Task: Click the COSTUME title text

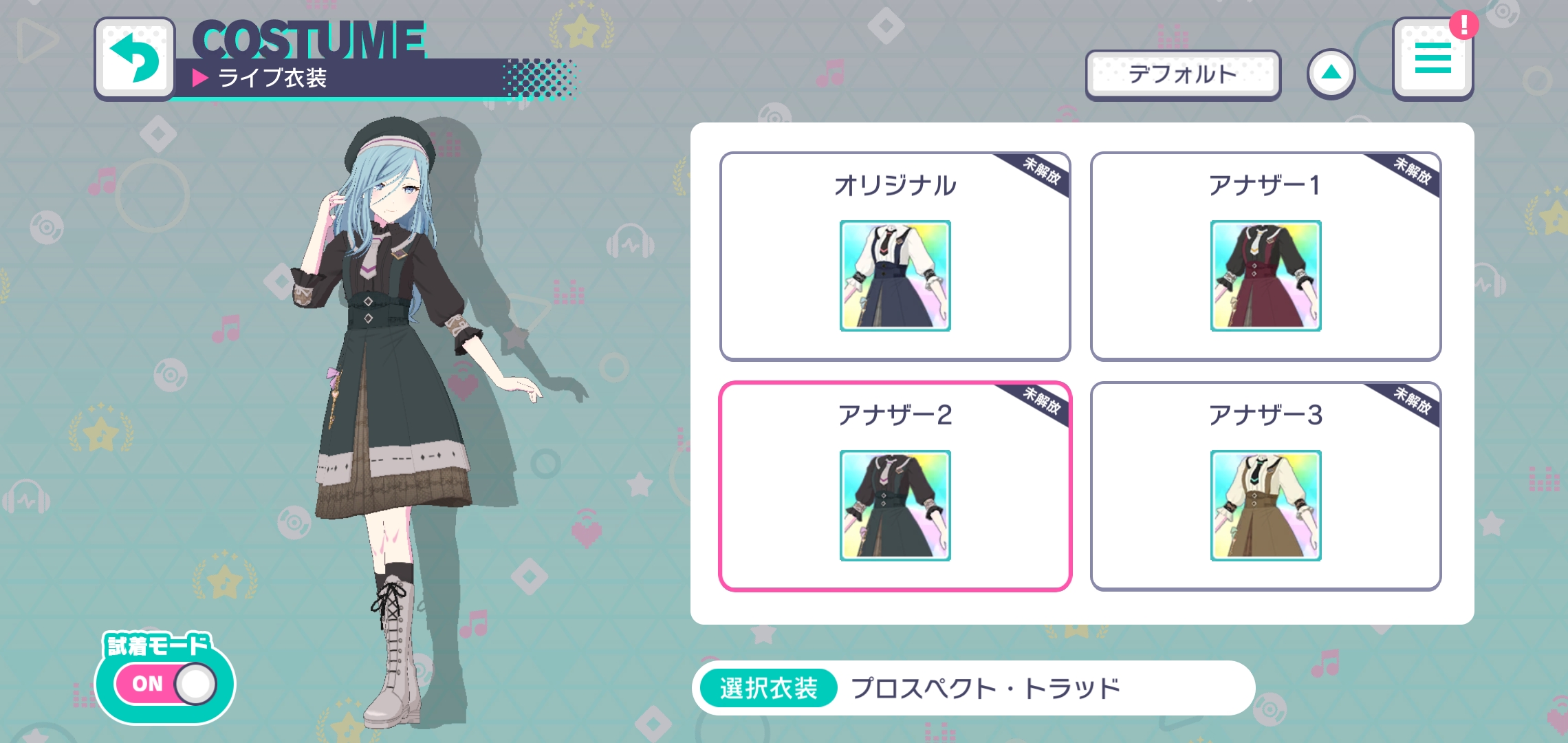Action: (311, 43)
